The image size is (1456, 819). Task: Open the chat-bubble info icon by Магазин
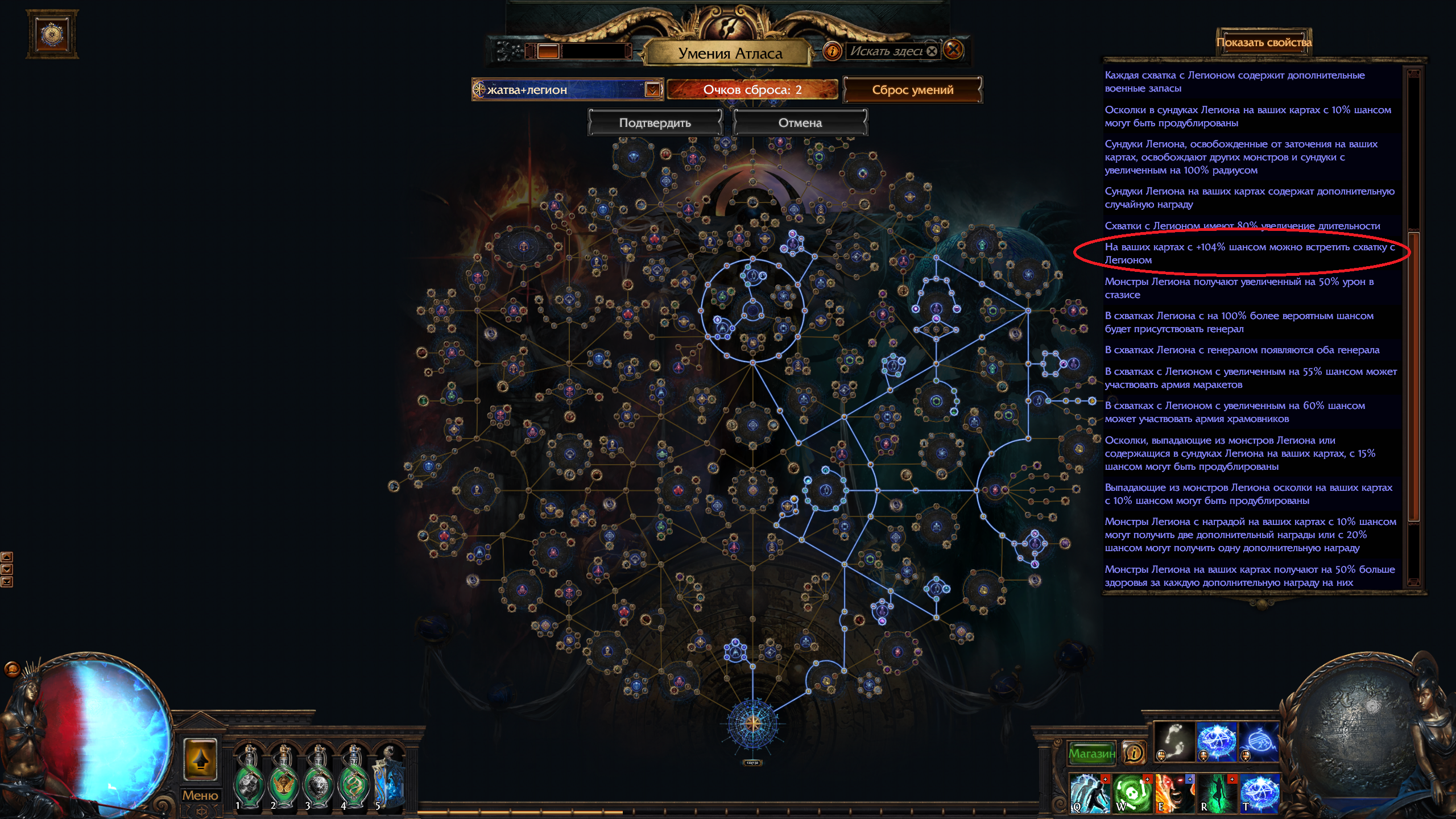(1134, 754)
